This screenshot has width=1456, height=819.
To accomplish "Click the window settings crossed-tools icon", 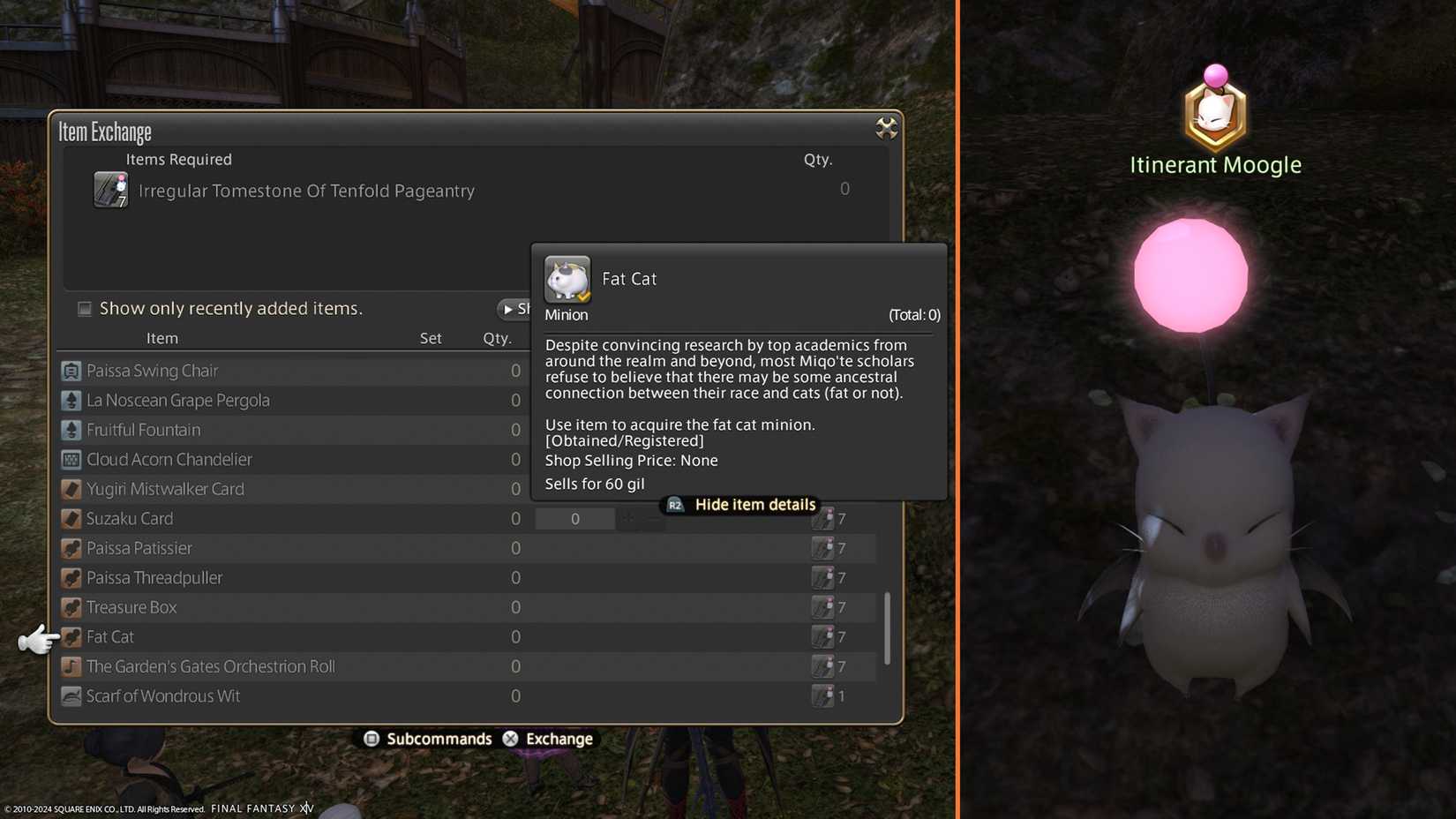I will (885, 128).
